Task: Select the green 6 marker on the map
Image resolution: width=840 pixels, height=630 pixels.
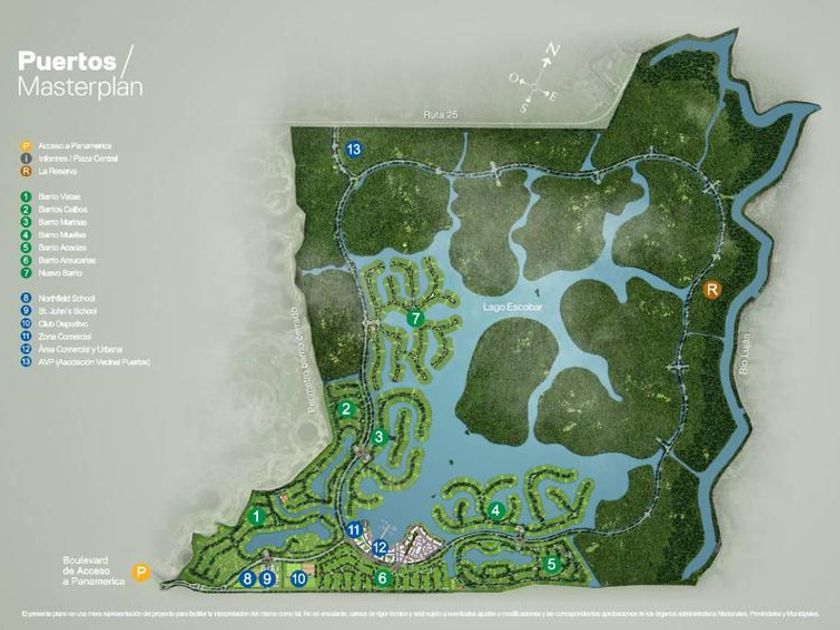Action: pyautogui.click(x=381, y=577)
